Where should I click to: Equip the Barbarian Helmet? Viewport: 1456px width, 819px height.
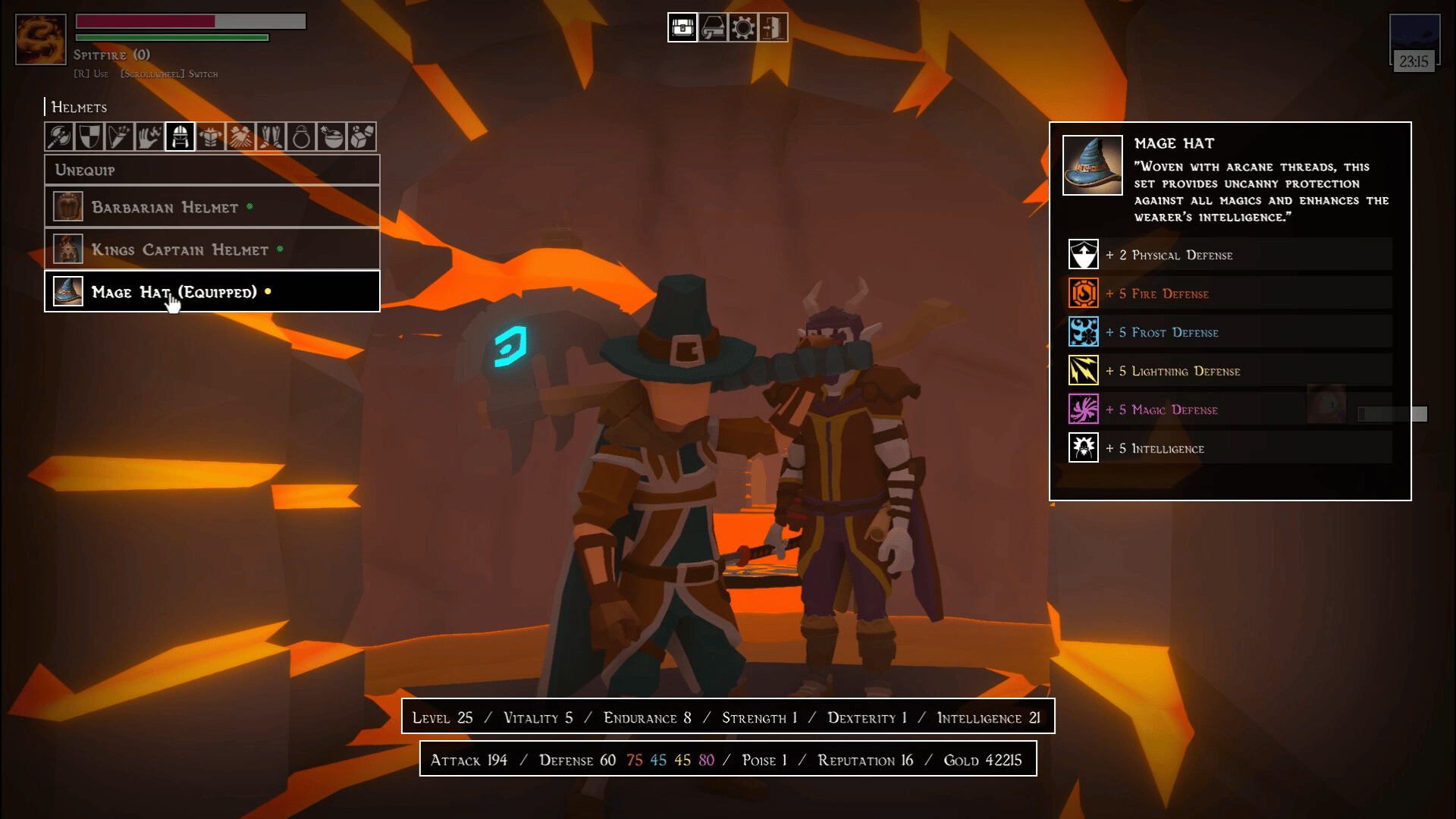coord(212,207)
